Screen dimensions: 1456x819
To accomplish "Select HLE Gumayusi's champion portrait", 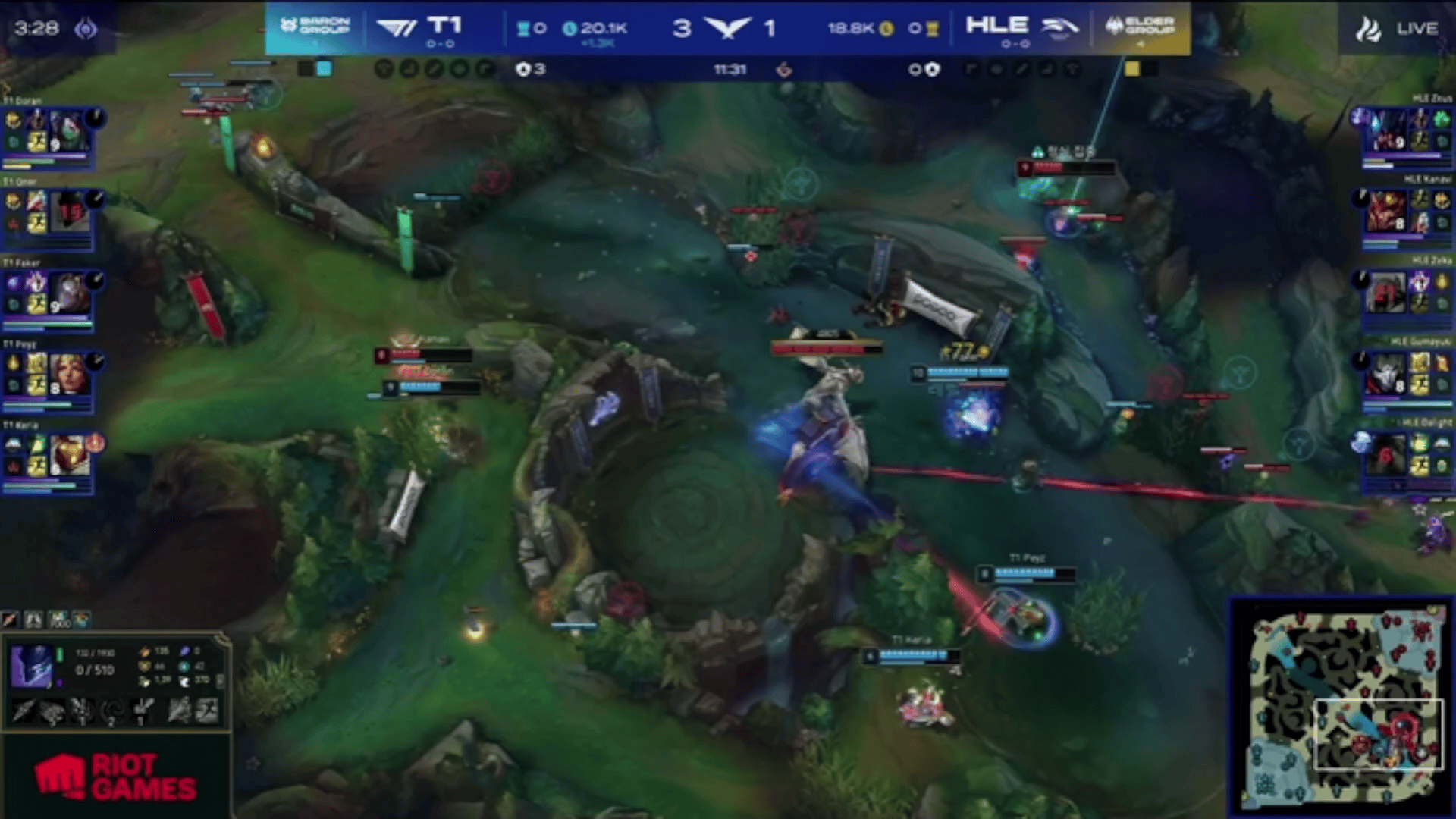I will pyautogui.click(x=1386, y=373).
